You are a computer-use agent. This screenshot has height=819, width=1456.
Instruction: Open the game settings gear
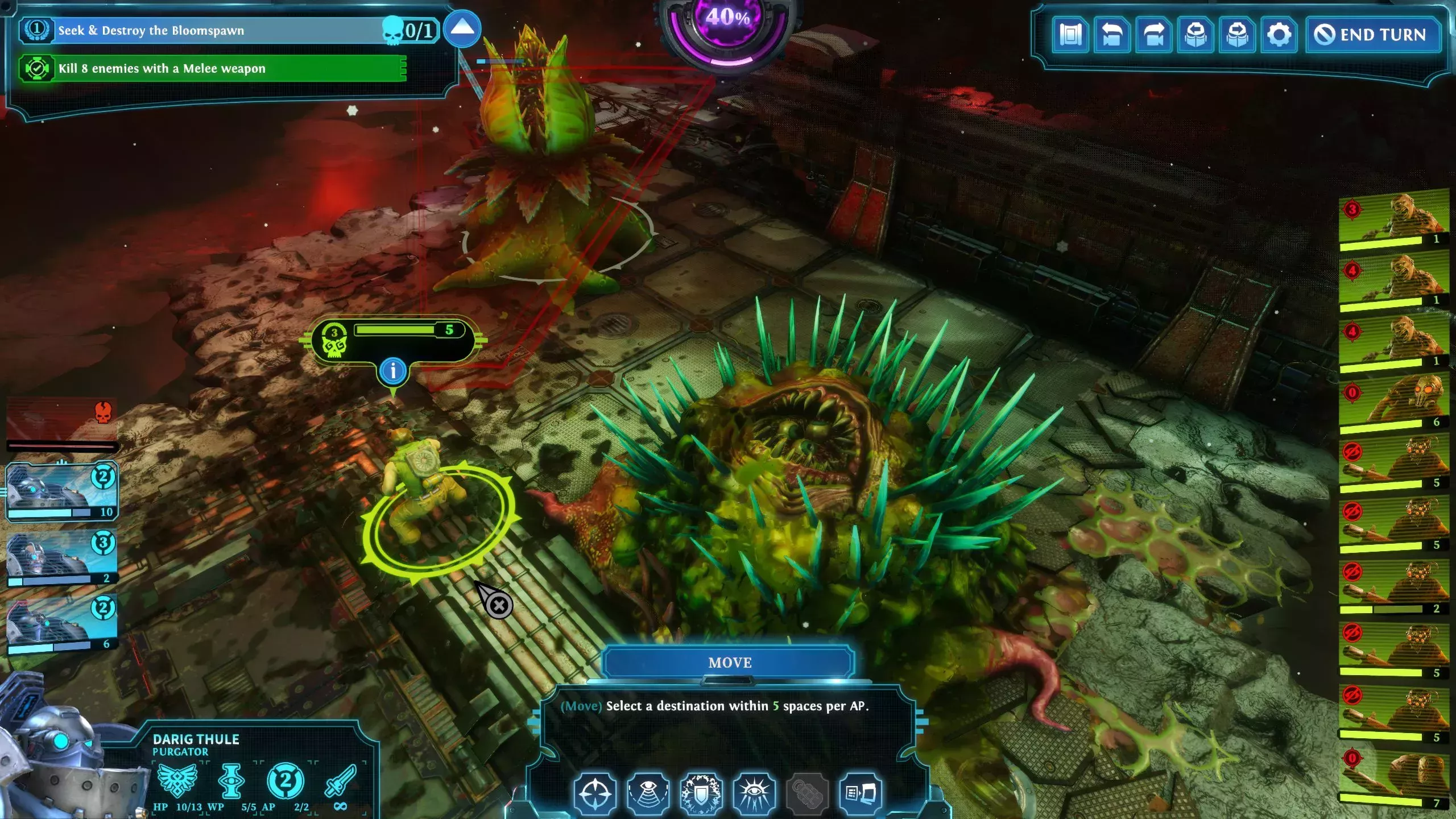point(1279,35)
